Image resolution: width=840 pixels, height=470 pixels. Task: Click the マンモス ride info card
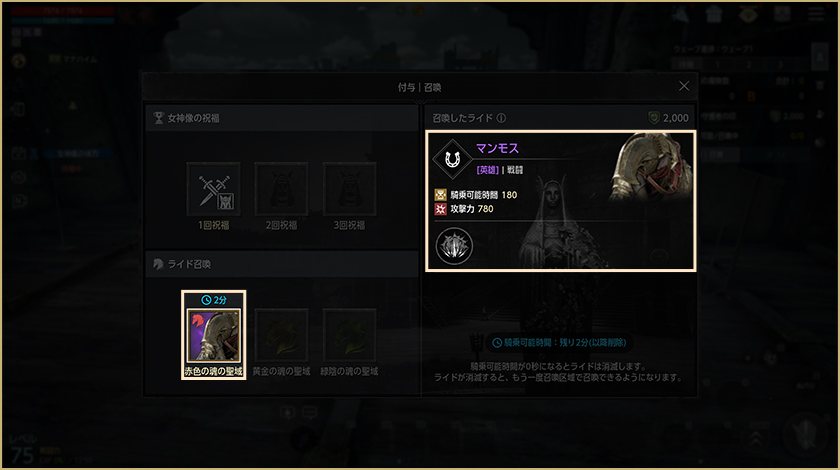click(560, 201)
